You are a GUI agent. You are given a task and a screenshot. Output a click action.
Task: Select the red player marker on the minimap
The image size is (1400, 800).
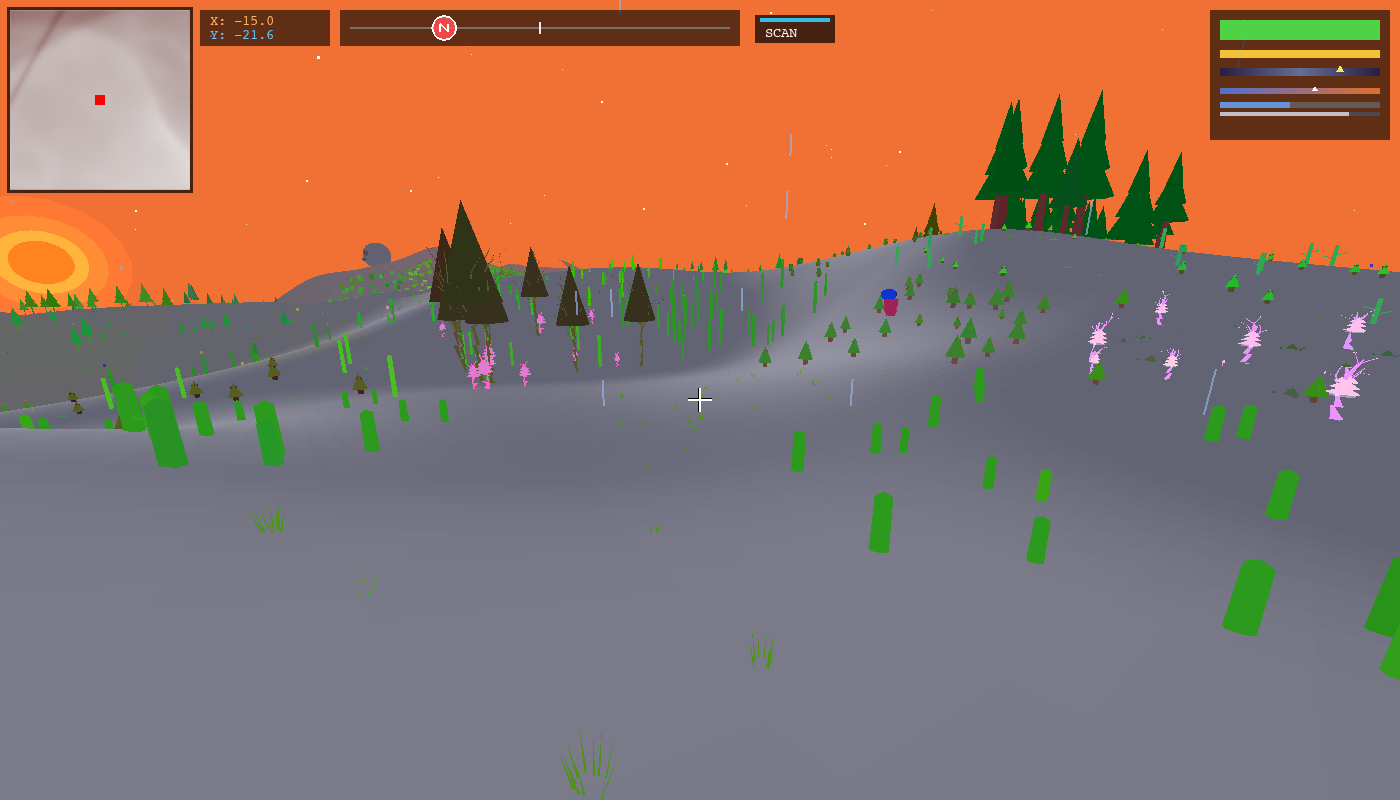99,99
